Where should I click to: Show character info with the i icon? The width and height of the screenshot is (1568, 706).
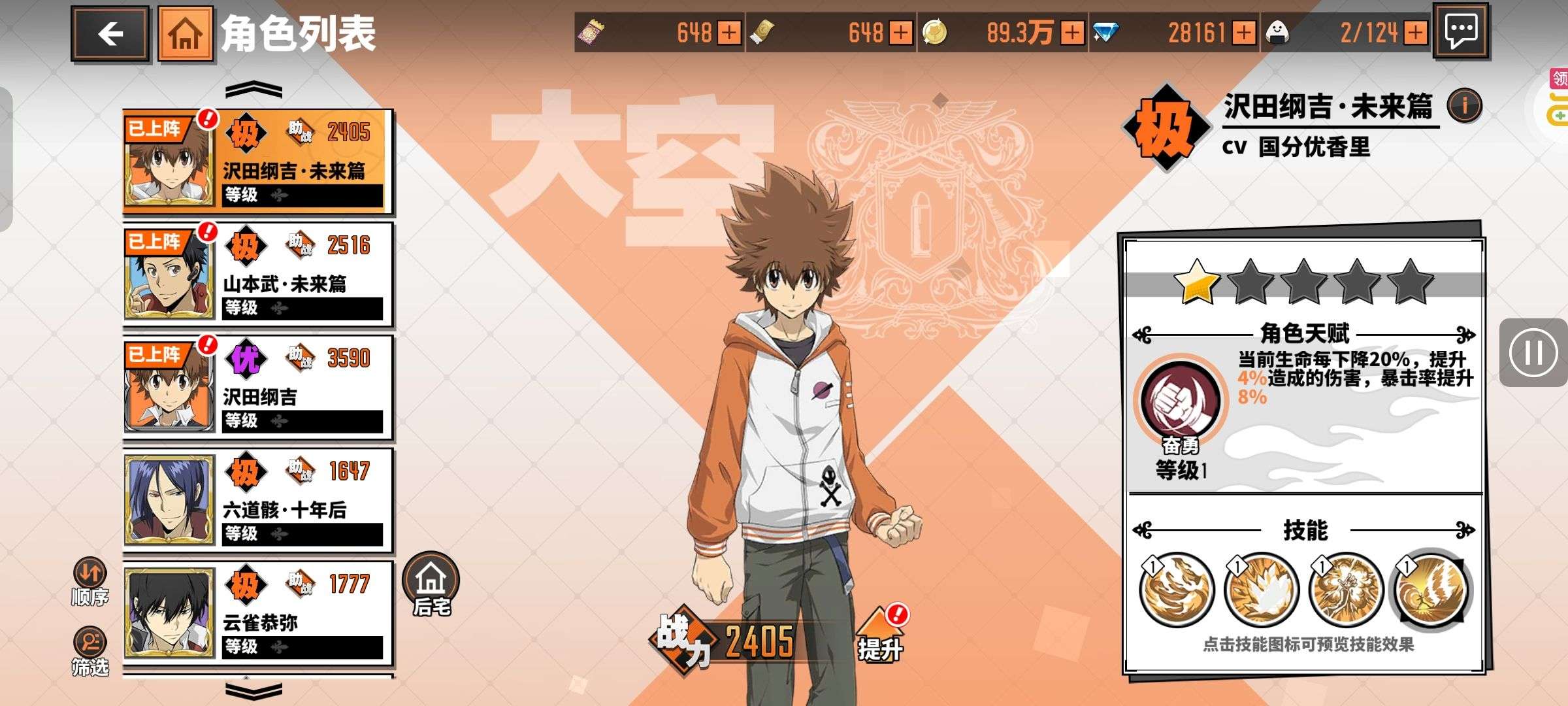pos(1464,105)
